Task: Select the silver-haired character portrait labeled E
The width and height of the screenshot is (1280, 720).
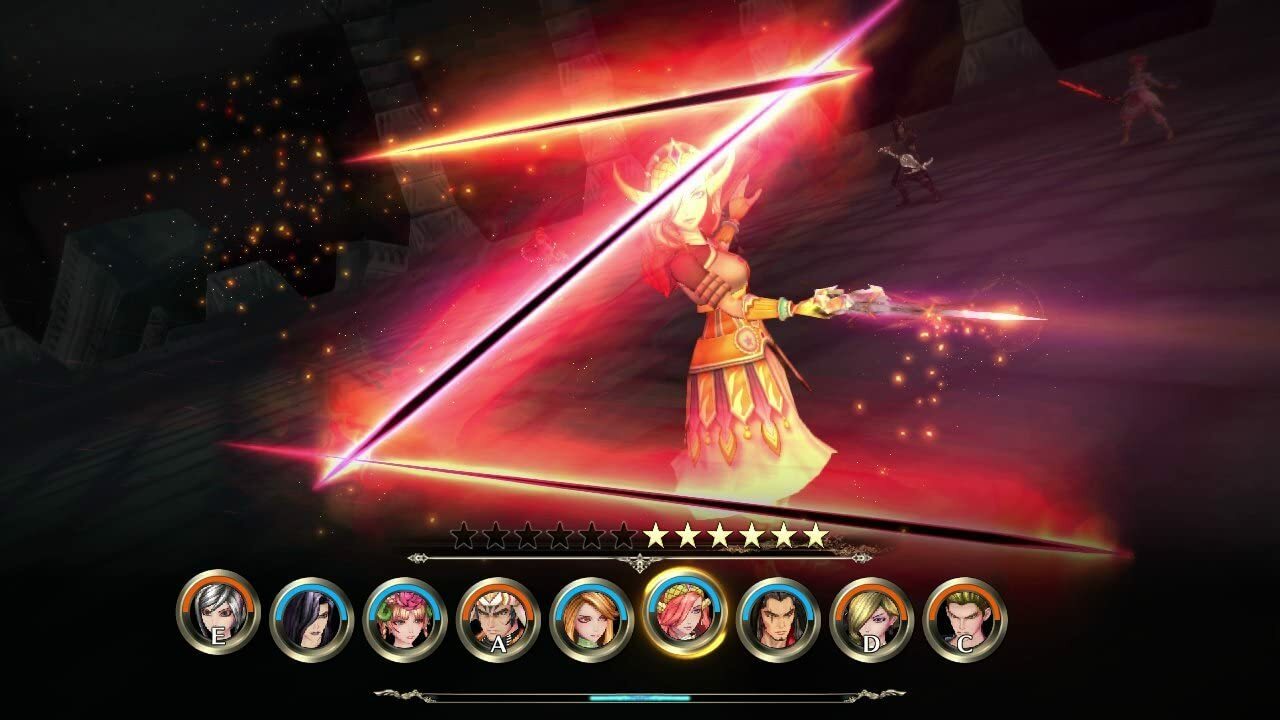Action: point(218,612)
